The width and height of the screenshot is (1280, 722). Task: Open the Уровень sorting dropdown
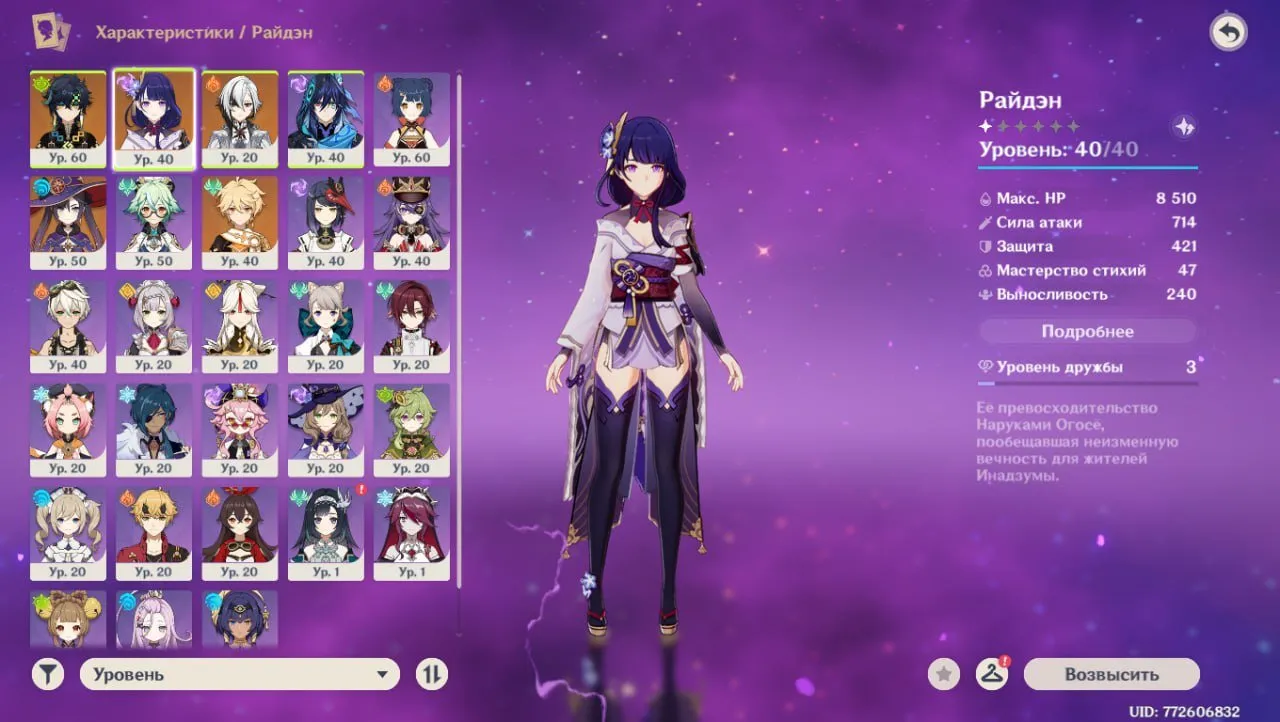pos(238,674)
